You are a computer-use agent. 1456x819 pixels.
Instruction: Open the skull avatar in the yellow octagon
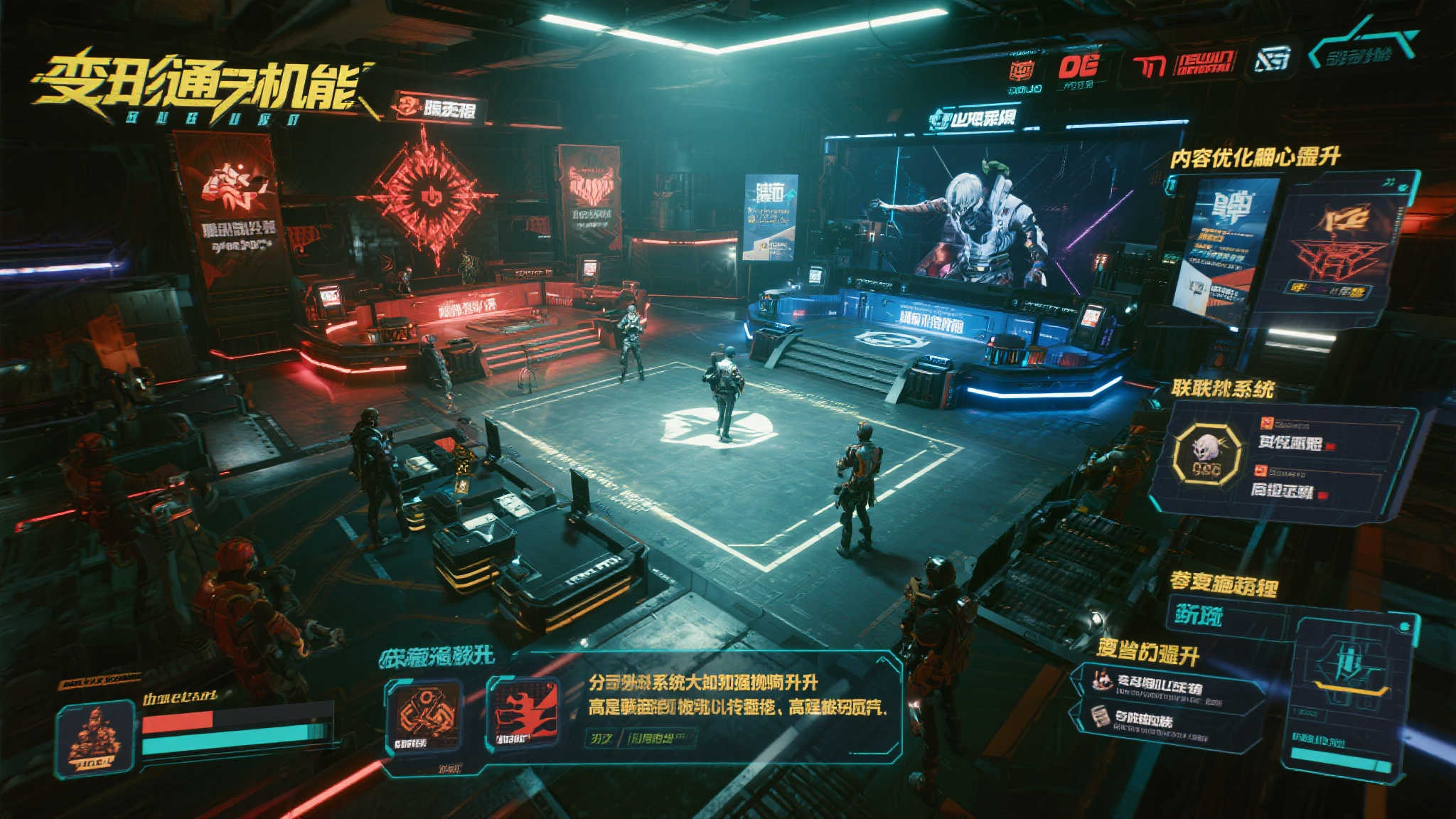tap(1207, 454)
